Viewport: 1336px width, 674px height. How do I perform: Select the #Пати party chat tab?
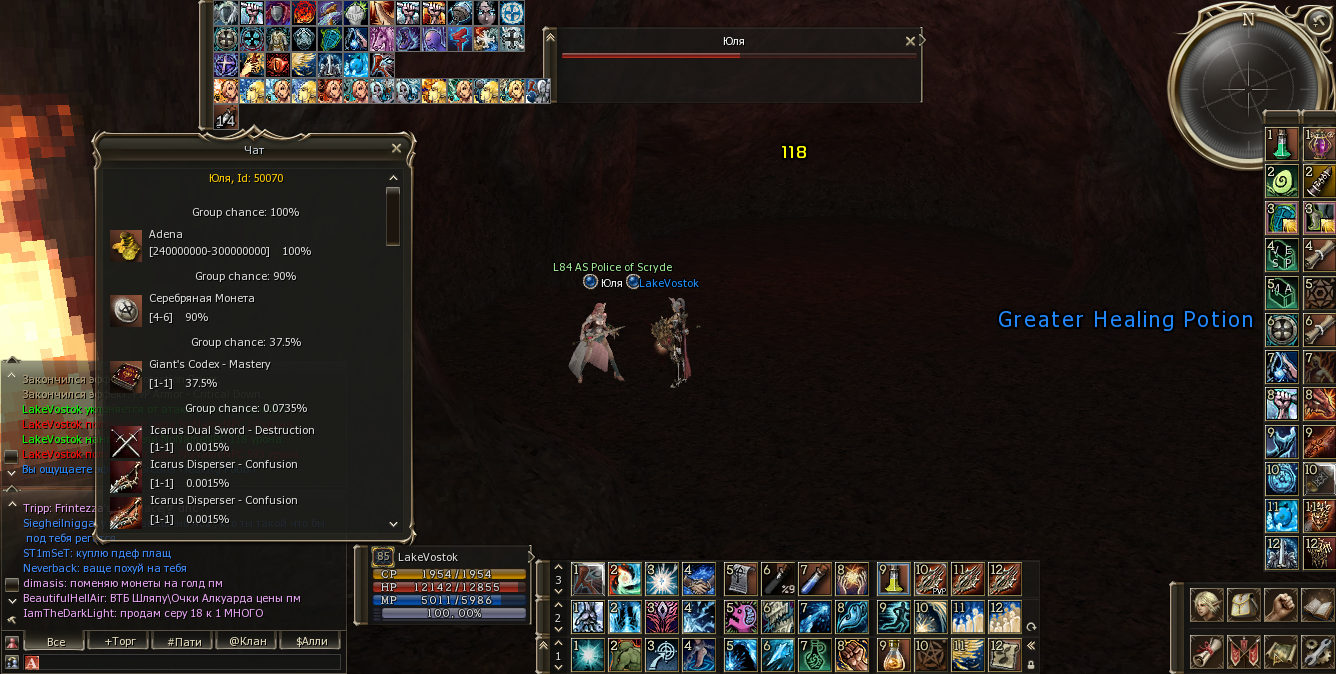(x=183, y=641)
